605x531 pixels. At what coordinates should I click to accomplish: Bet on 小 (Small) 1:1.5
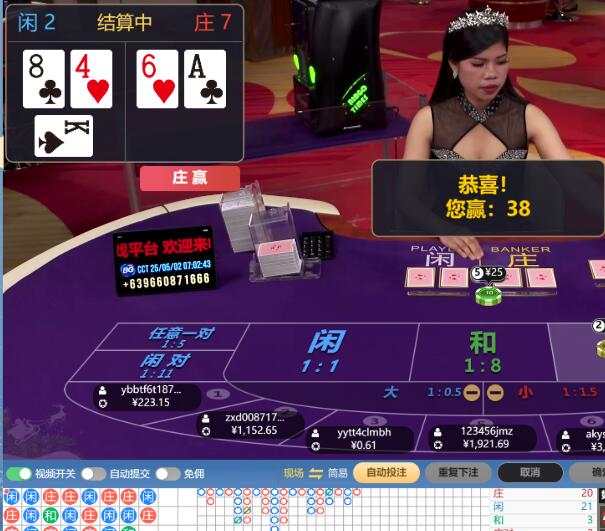click(560, 392)
